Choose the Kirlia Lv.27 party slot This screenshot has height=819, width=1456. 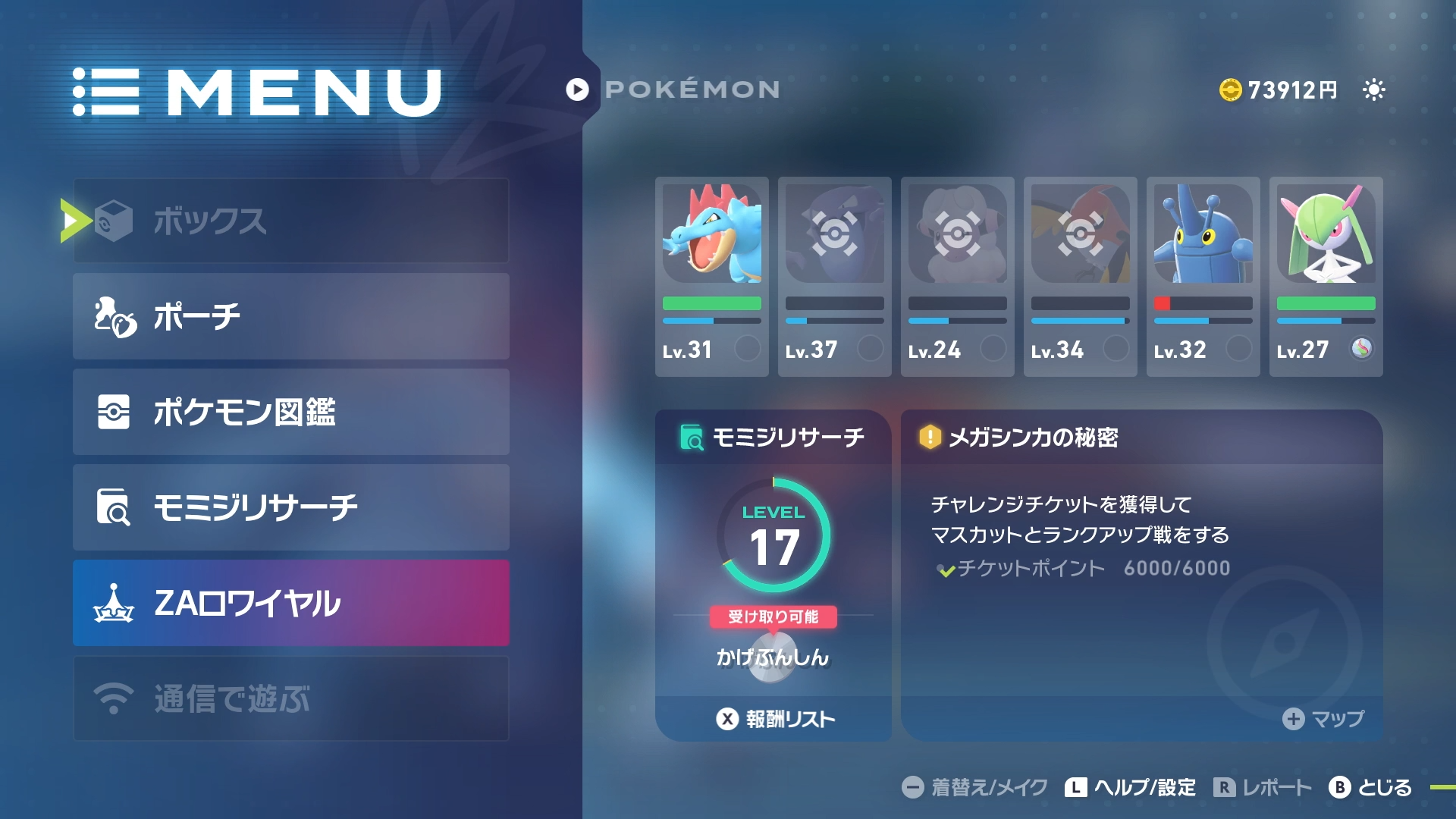click(1326, 277)
